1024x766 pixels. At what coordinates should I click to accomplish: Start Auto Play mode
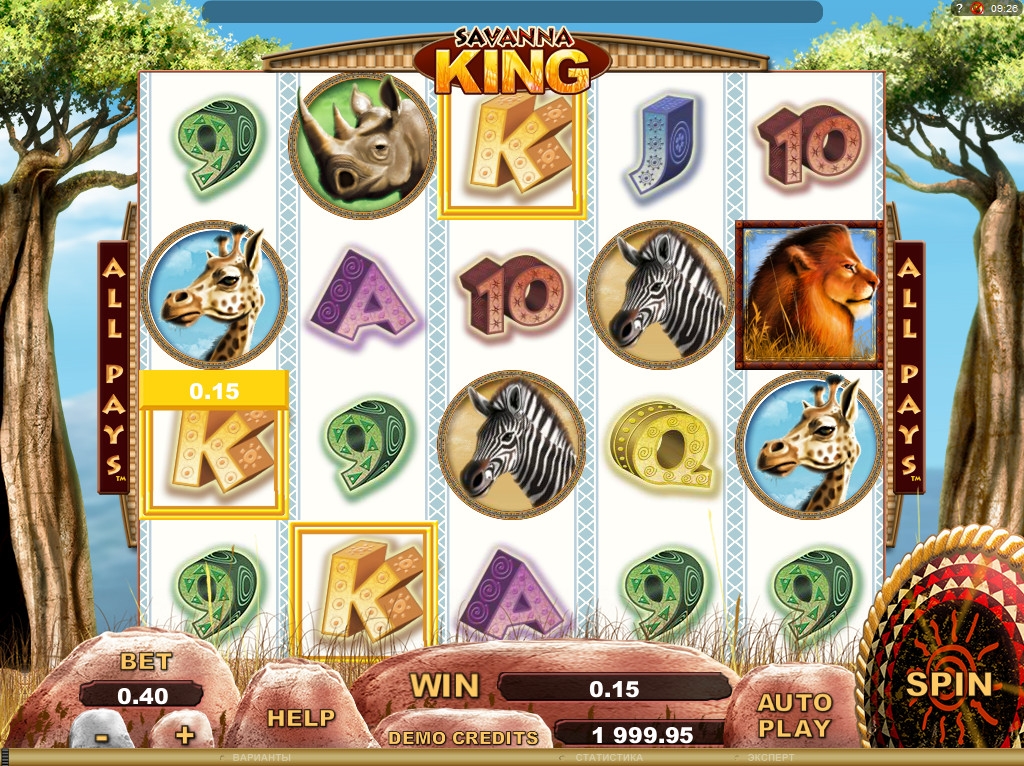(794, 715)
